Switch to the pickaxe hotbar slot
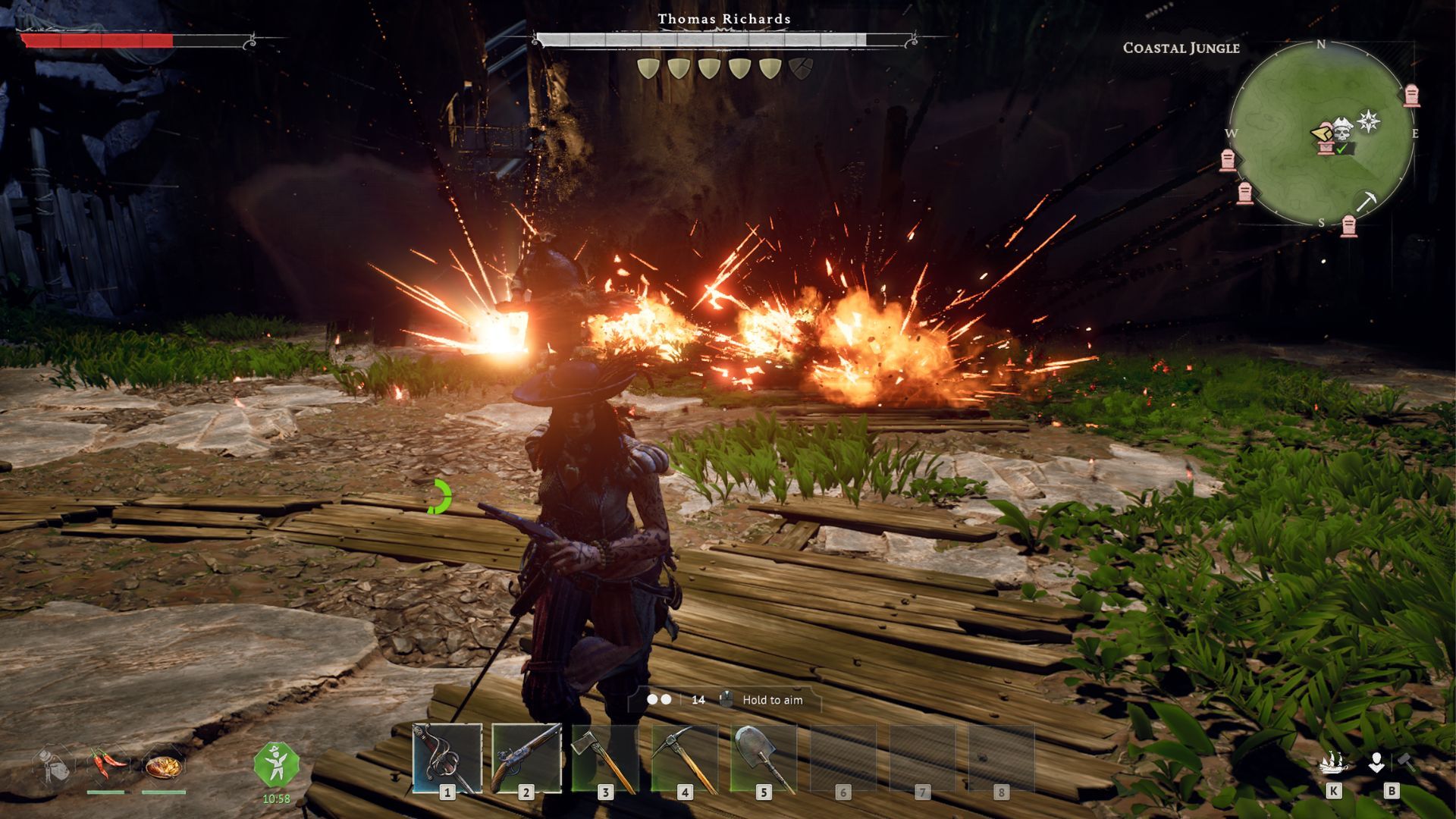1456x819 pixels. click(684, 758)
